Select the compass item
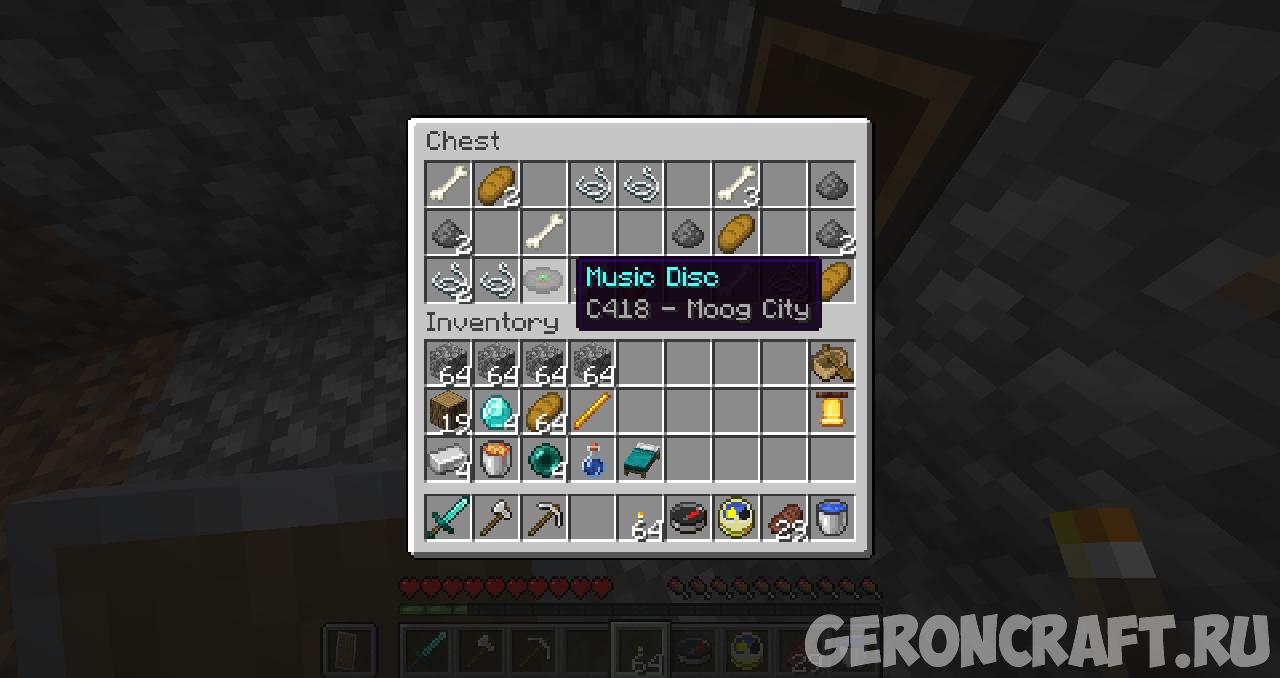 pos(689,518)
